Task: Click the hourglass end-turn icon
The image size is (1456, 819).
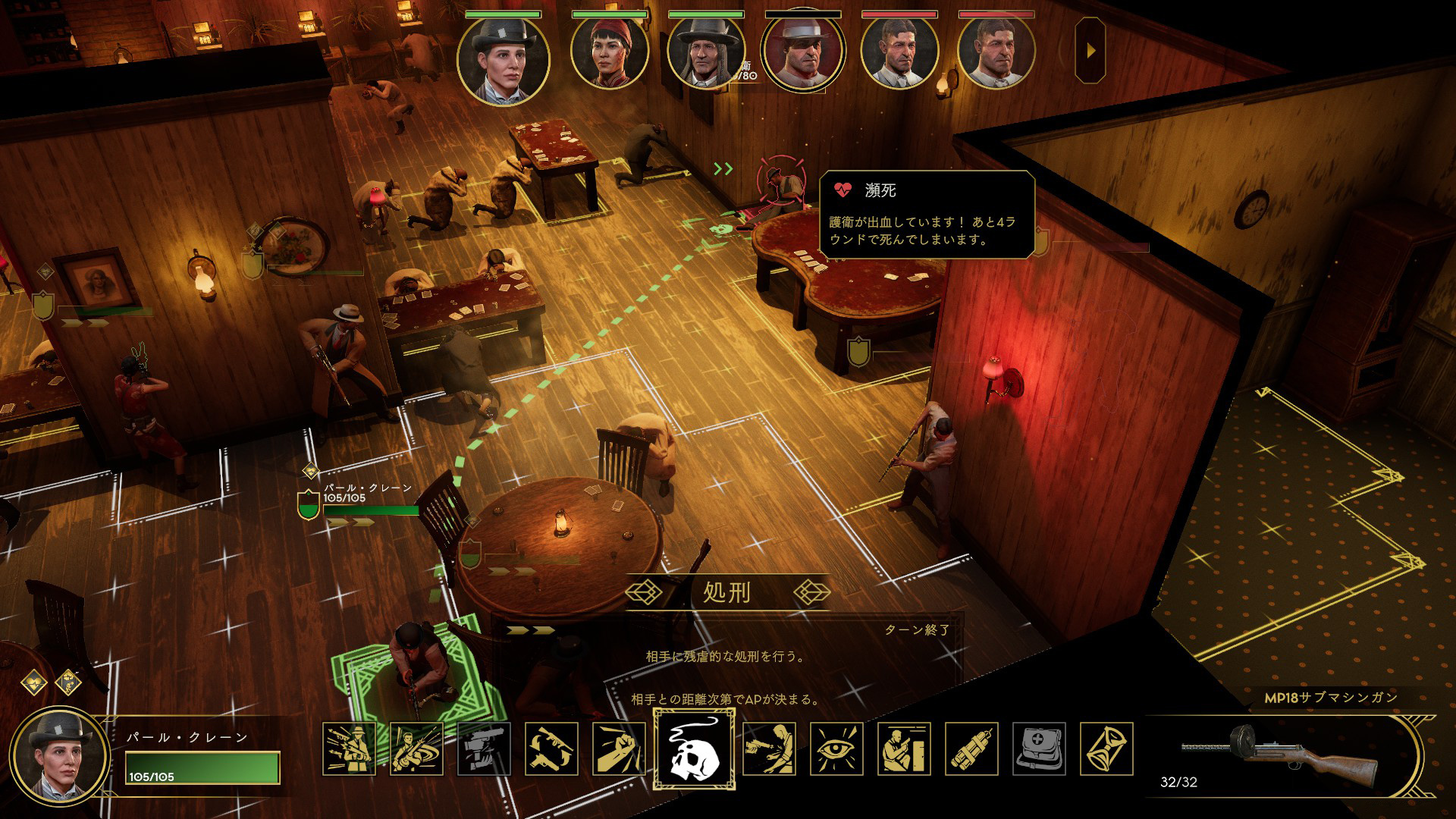Action: 1106,749
